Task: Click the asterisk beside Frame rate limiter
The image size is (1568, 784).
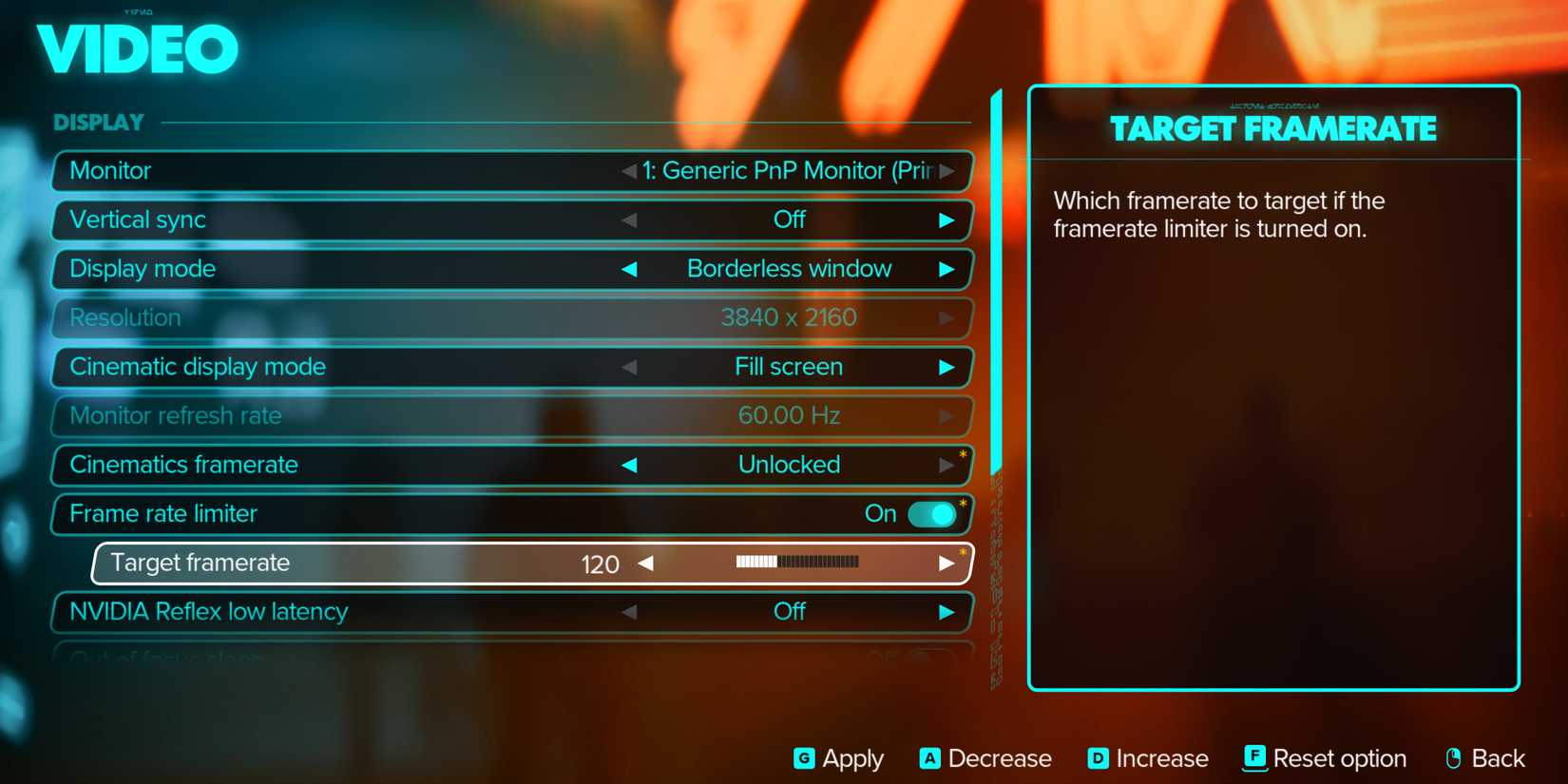Action: click(963, 505)
